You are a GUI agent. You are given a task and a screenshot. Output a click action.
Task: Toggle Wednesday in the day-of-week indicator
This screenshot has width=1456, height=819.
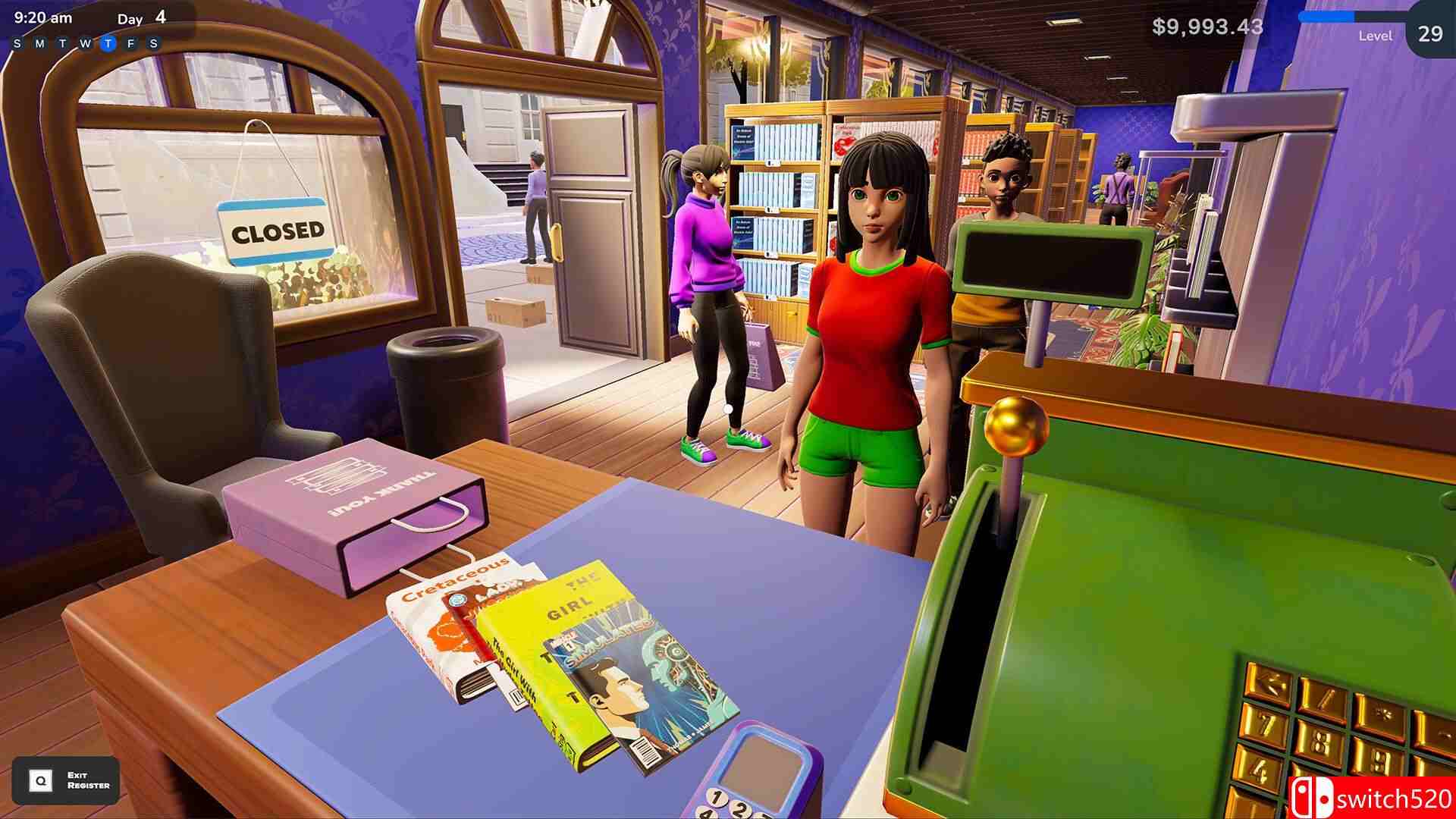86,44
